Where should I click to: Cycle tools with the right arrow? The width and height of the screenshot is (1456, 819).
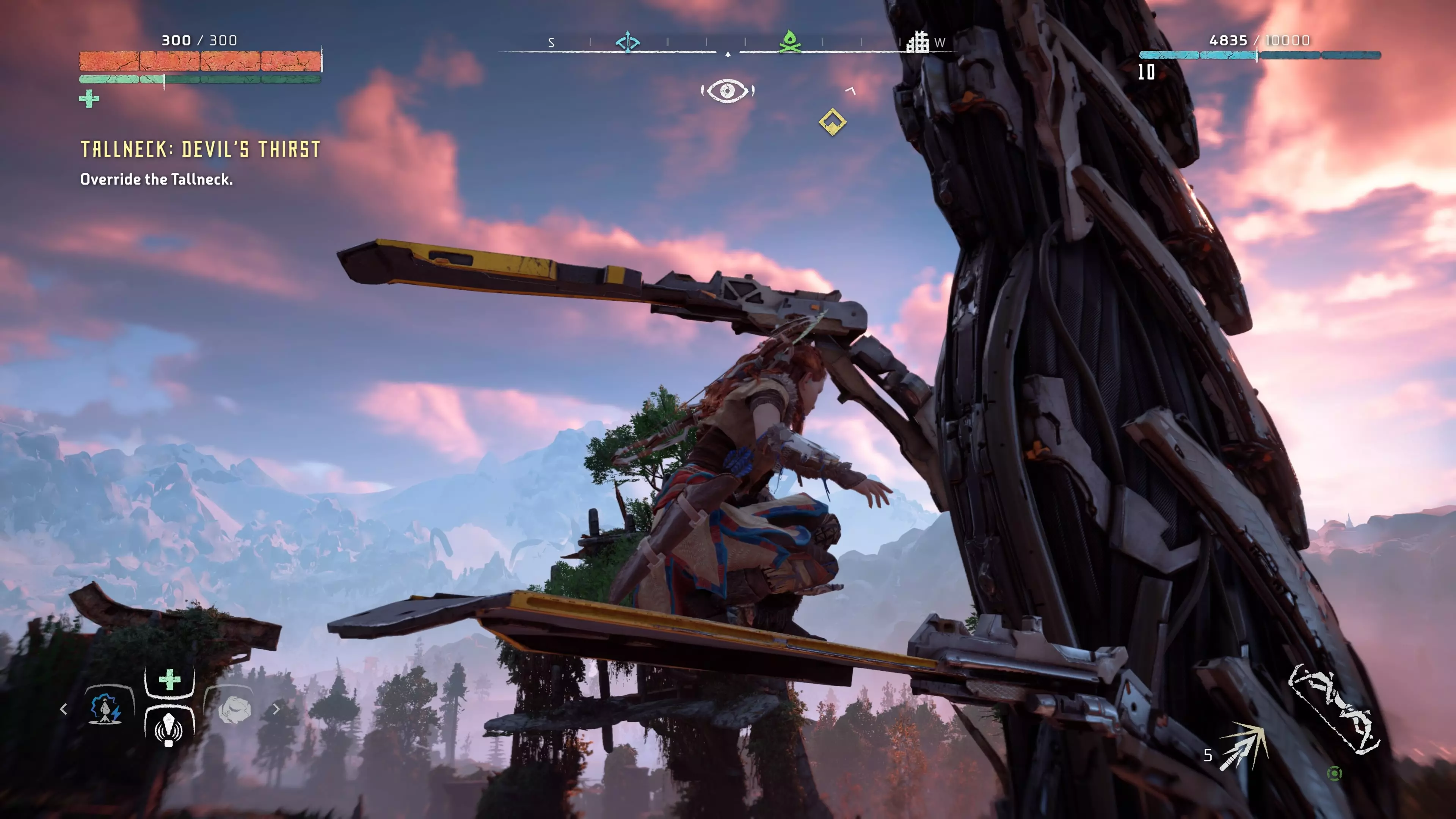[x=276, y=709]
